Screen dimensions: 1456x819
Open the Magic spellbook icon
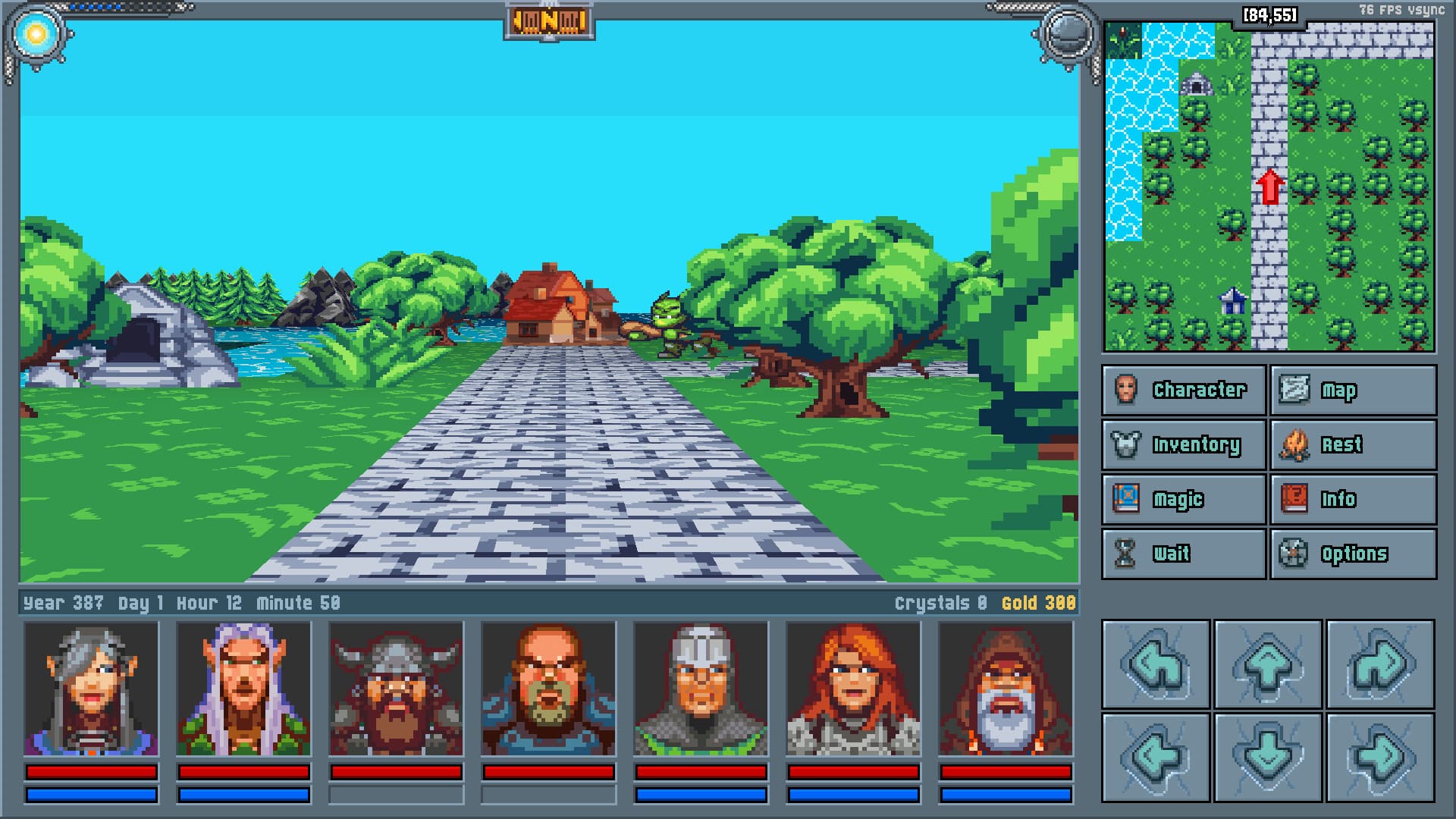1128,499
